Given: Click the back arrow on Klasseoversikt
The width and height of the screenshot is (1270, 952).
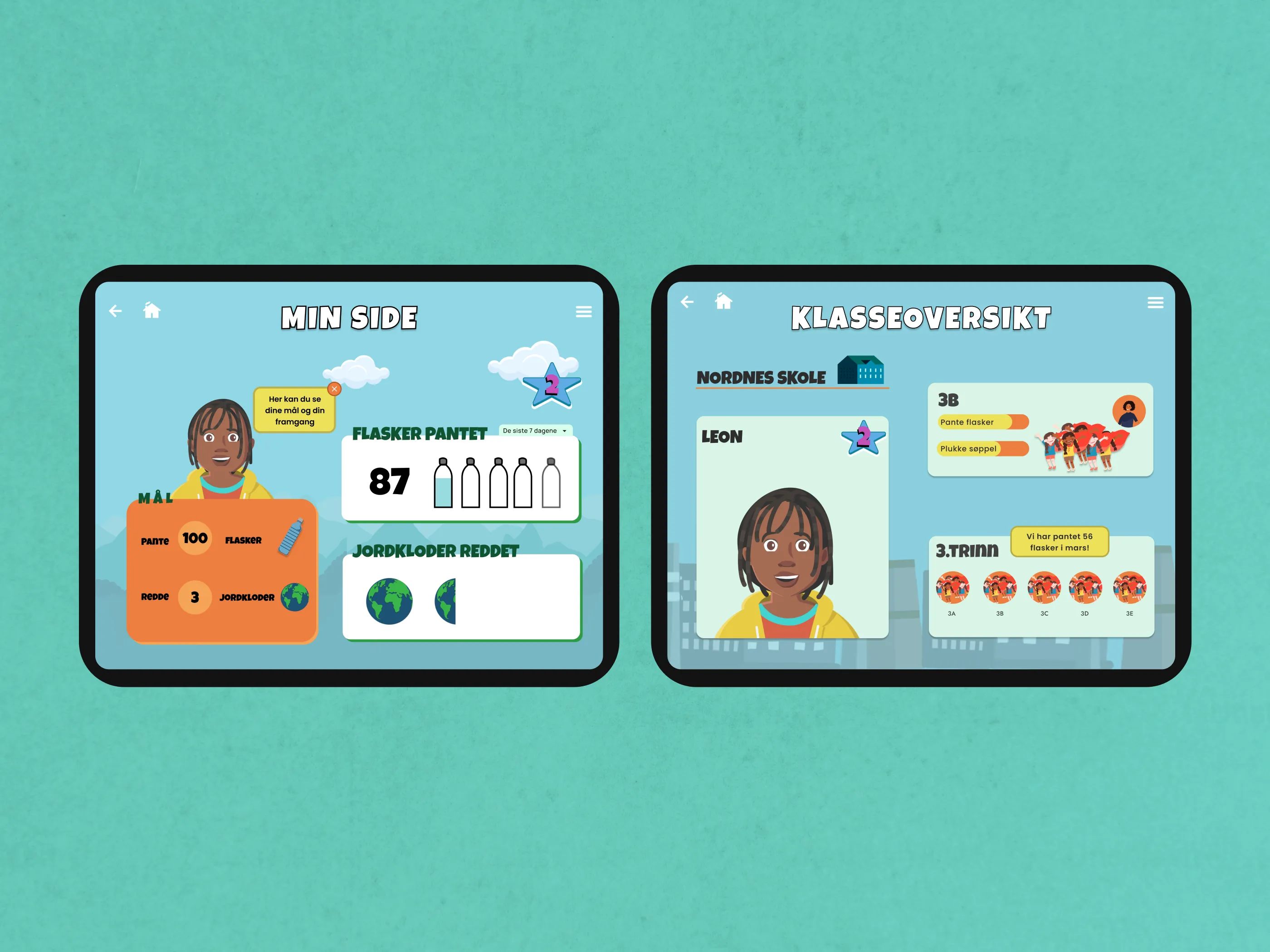Looking at the screenshot, I should click(687, 302).
